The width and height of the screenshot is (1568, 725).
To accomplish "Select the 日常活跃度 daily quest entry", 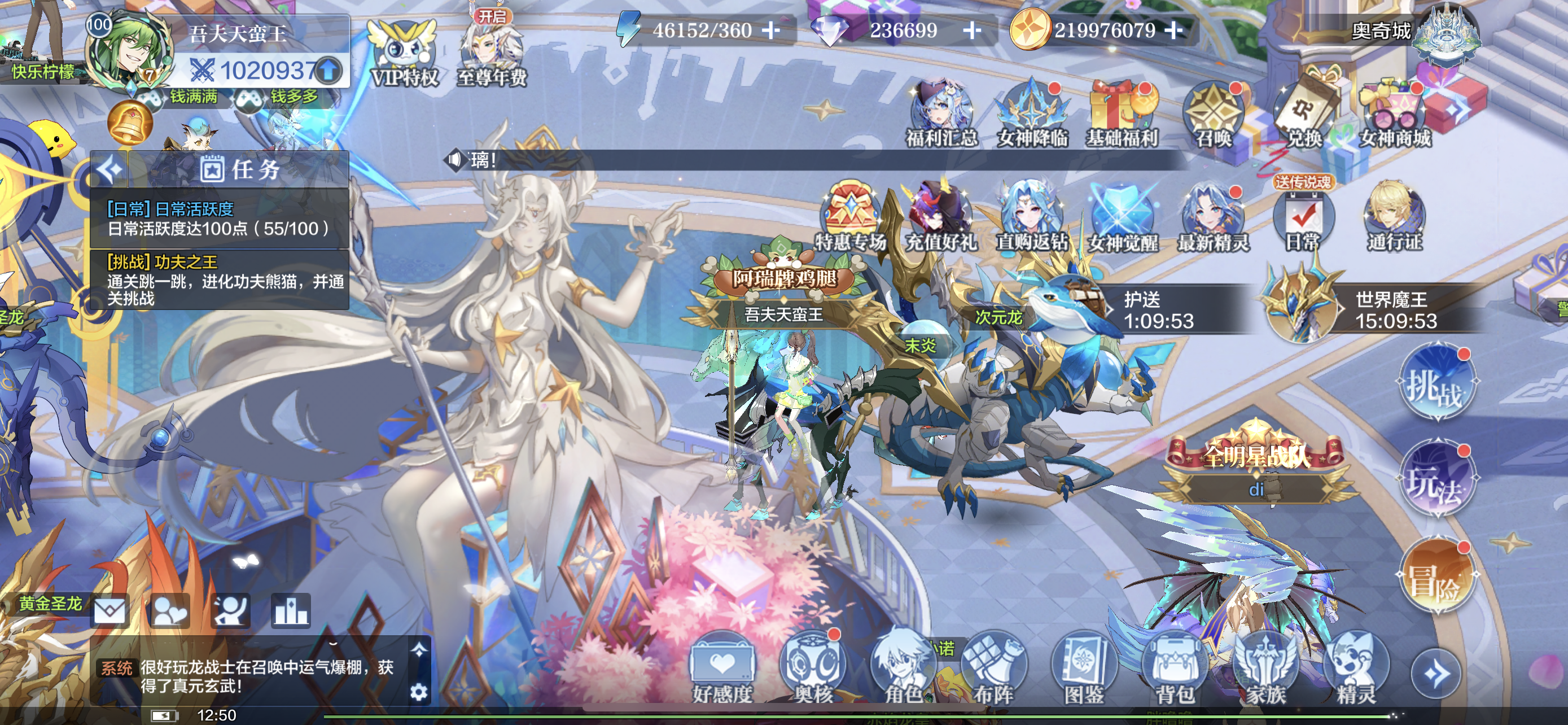I will pyautogui.click(x=219, y=219).
